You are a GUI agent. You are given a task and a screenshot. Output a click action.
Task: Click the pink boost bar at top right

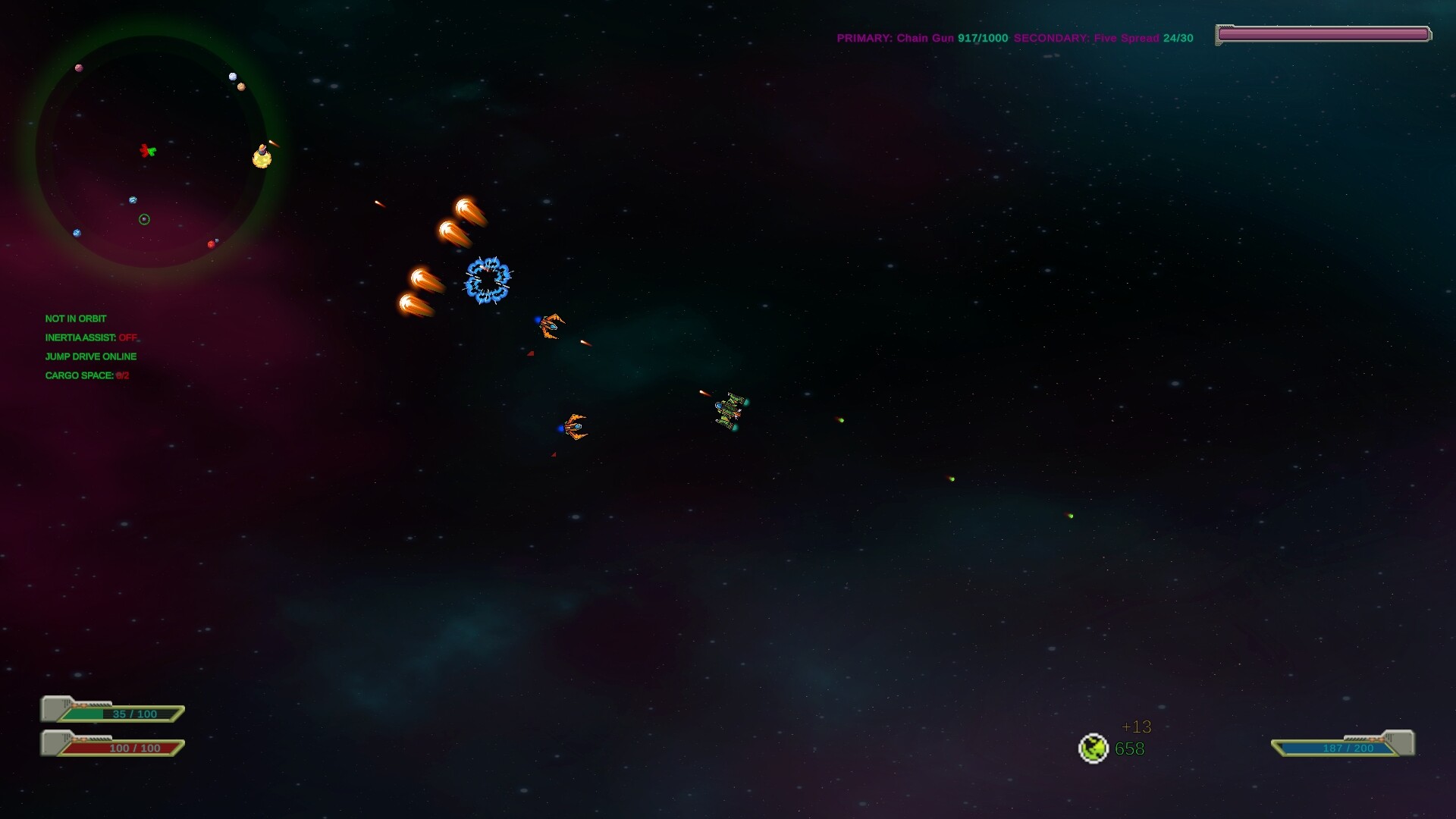coord(1323,33)
